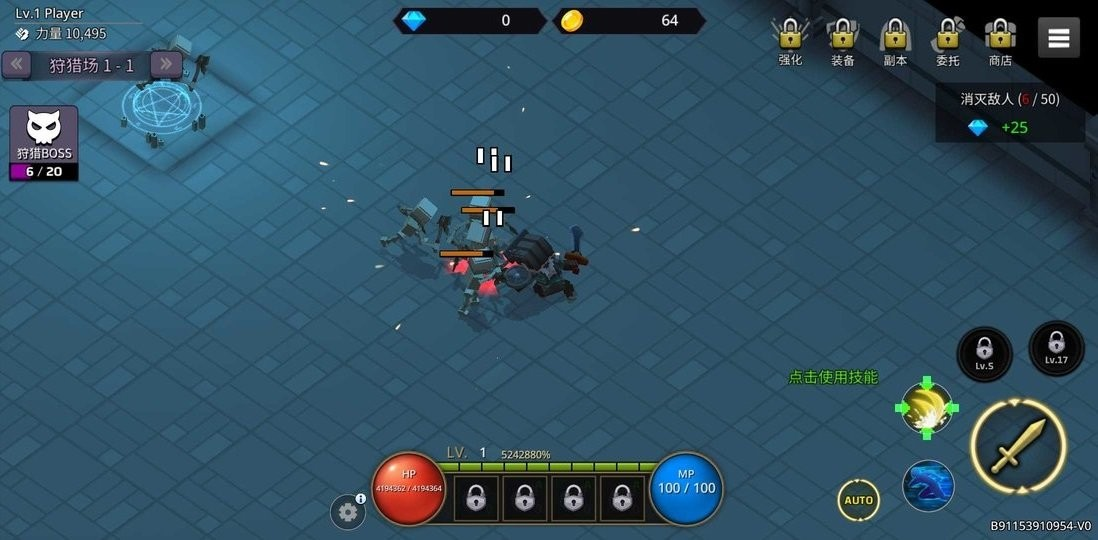1098x540 pixels.
Task: Use the blue wave dash skill
Action: coord(928,486)
